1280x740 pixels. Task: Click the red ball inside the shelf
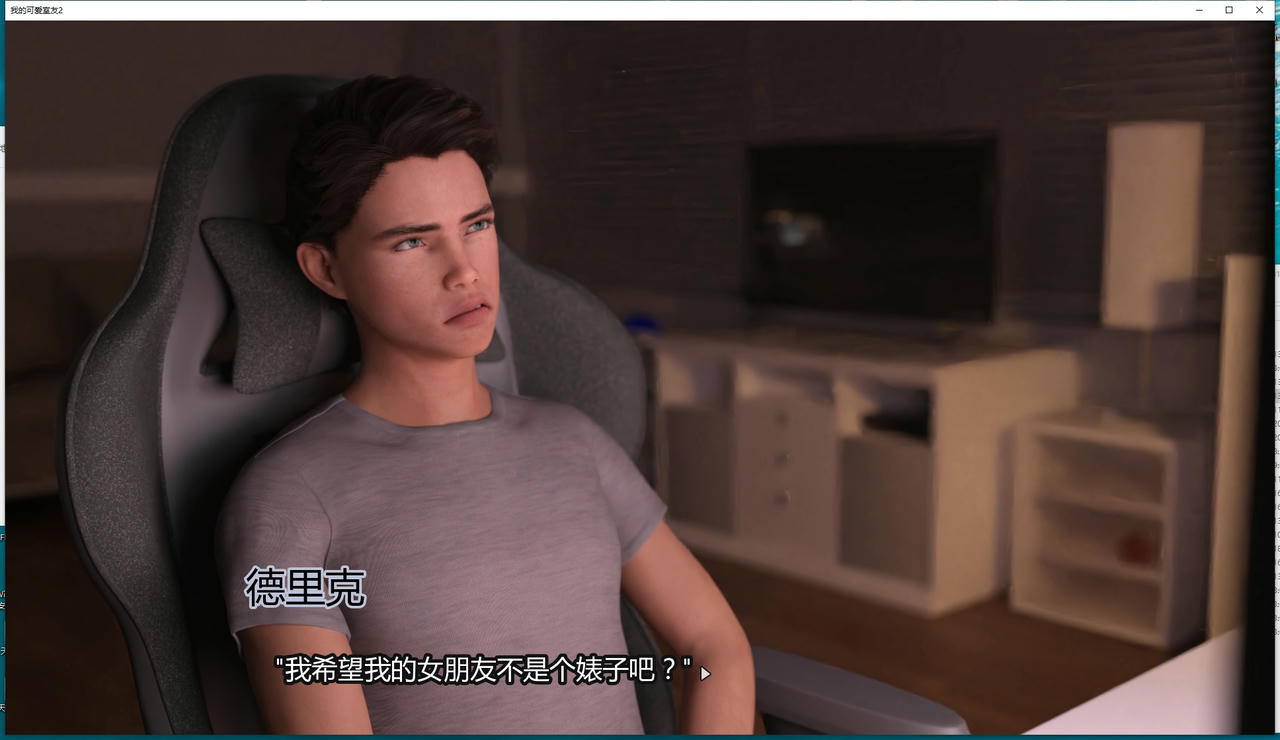click(x=1135, y=548)
